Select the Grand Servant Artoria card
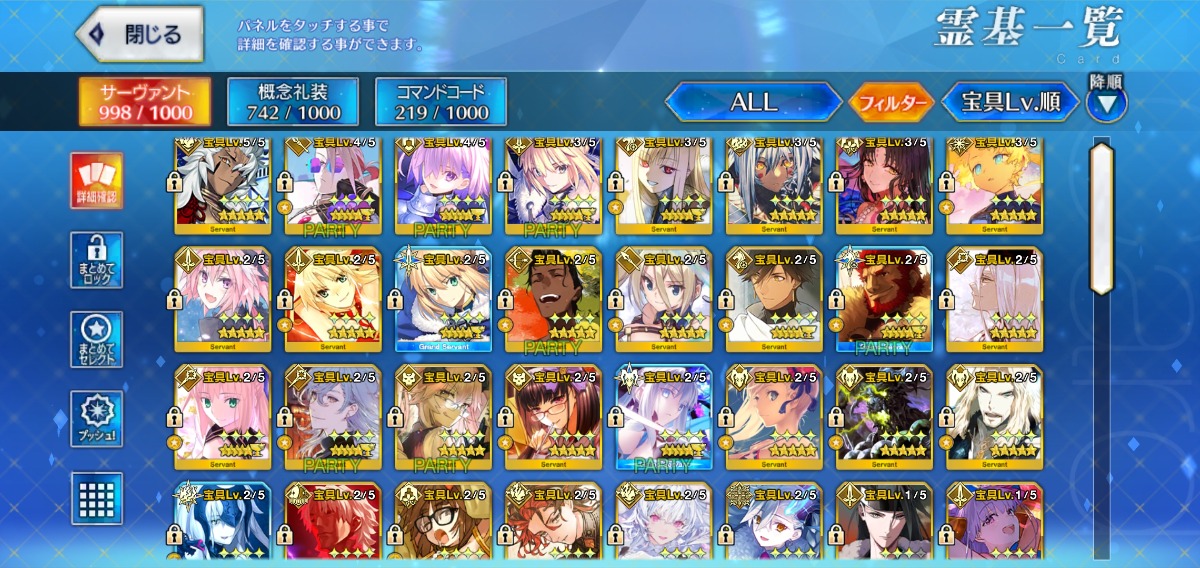The width and height of the screenshot is (1200, 568). click(x=442, y=298)
